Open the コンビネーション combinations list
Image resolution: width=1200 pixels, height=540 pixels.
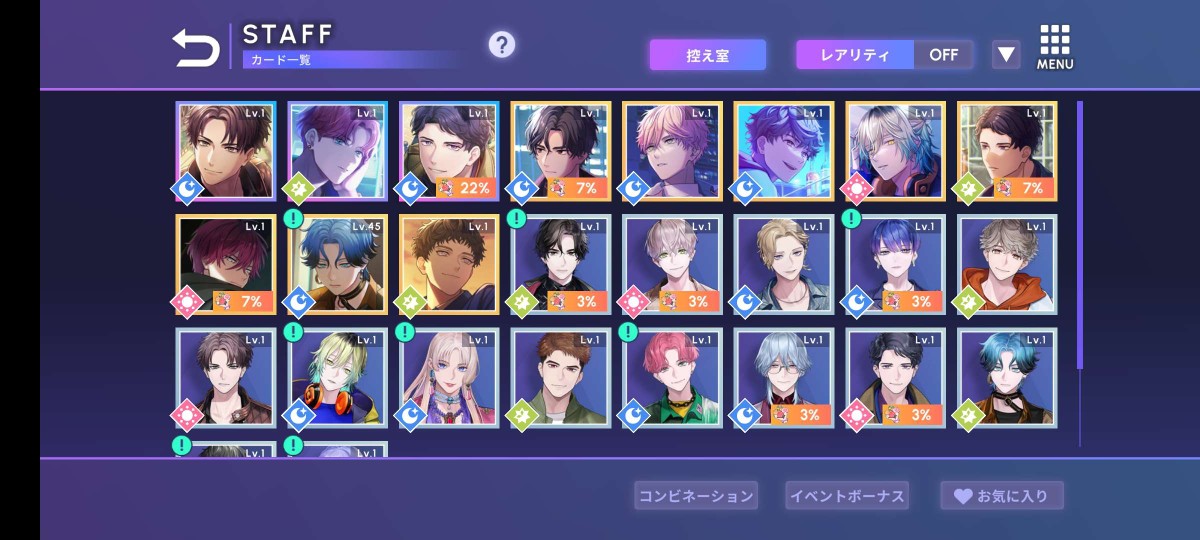(x=696, y=495)
